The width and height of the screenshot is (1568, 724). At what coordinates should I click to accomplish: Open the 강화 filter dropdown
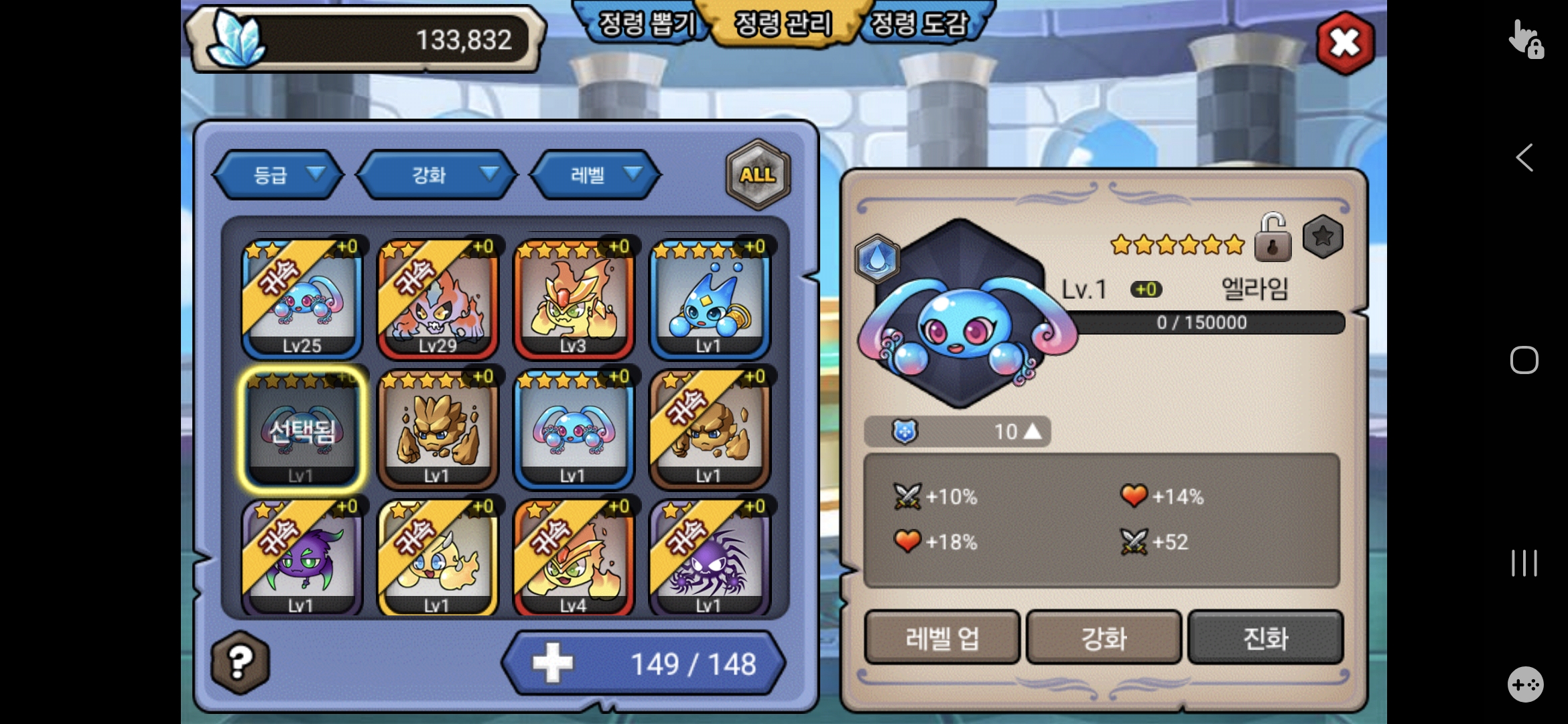[x=437, y=175]
